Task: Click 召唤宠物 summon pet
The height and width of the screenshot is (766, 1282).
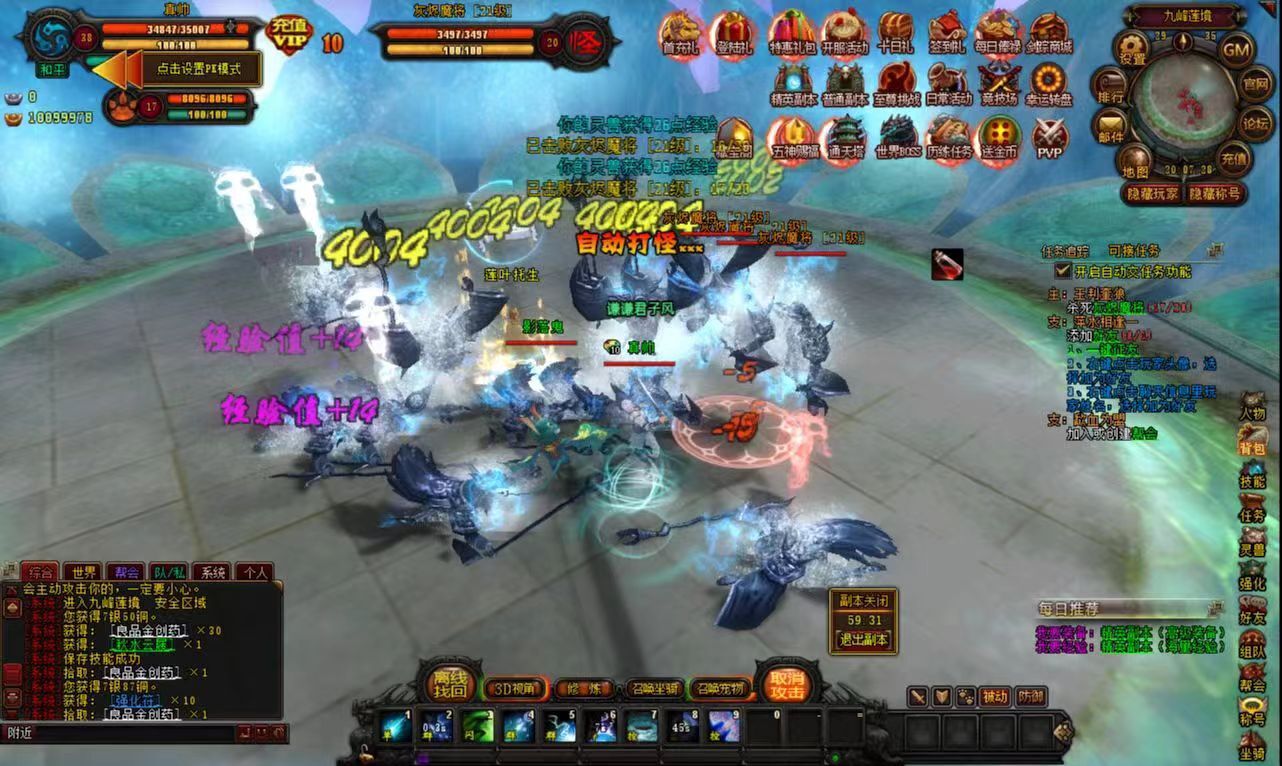Action: pos(719,689)
